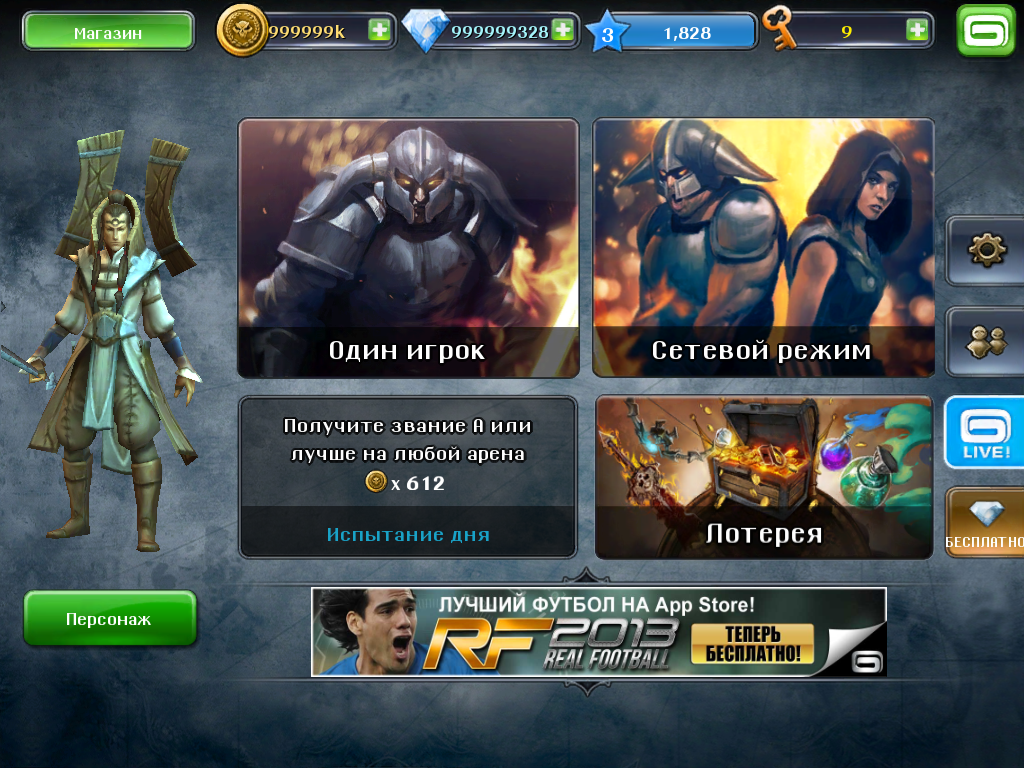This screenshot has width=1024, height=768.
Task: Open the green Gameloft logo button
Action: click(x=985, y=31)
